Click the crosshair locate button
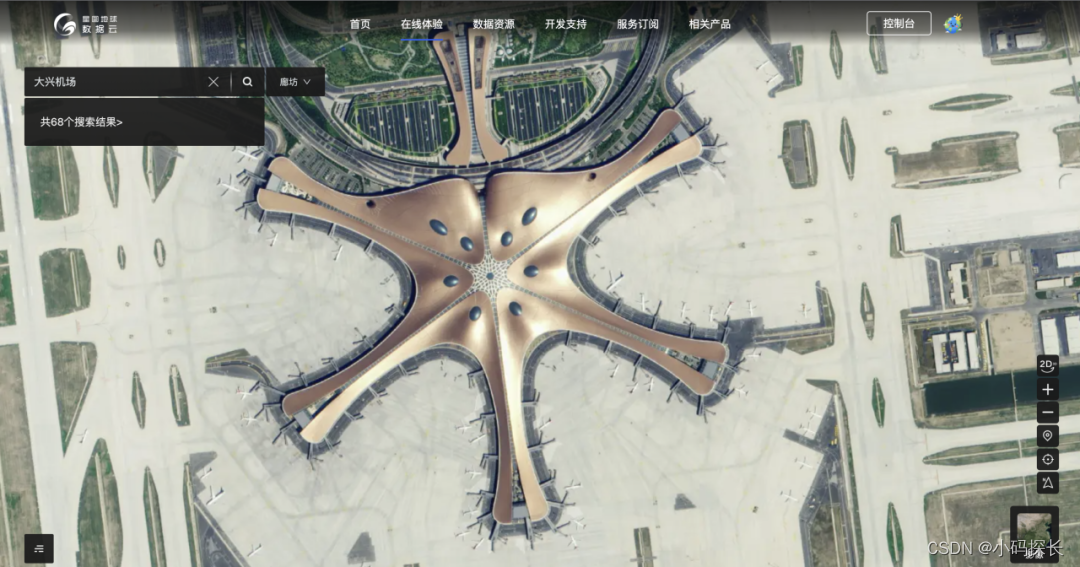 point(1048,460)
